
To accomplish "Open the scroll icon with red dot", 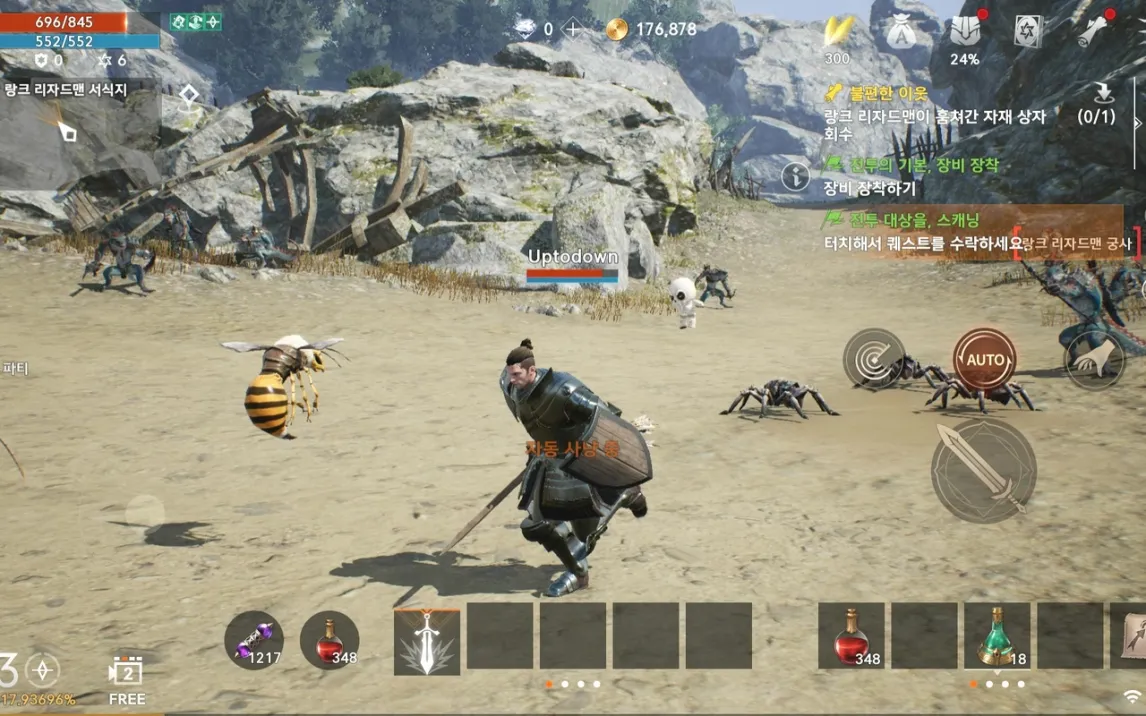I will 1092,31.
